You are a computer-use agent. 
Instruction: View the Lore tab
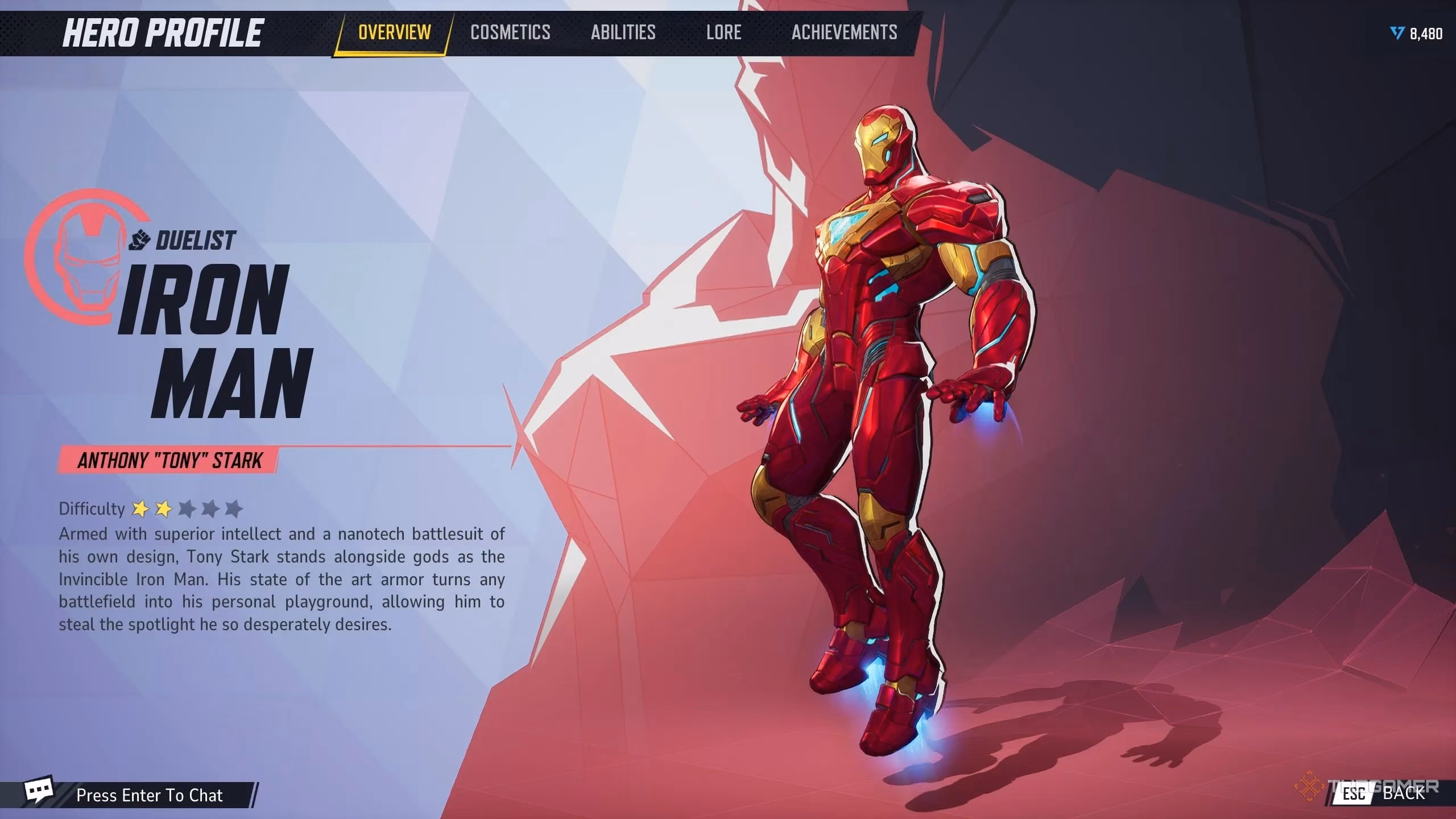723,32
